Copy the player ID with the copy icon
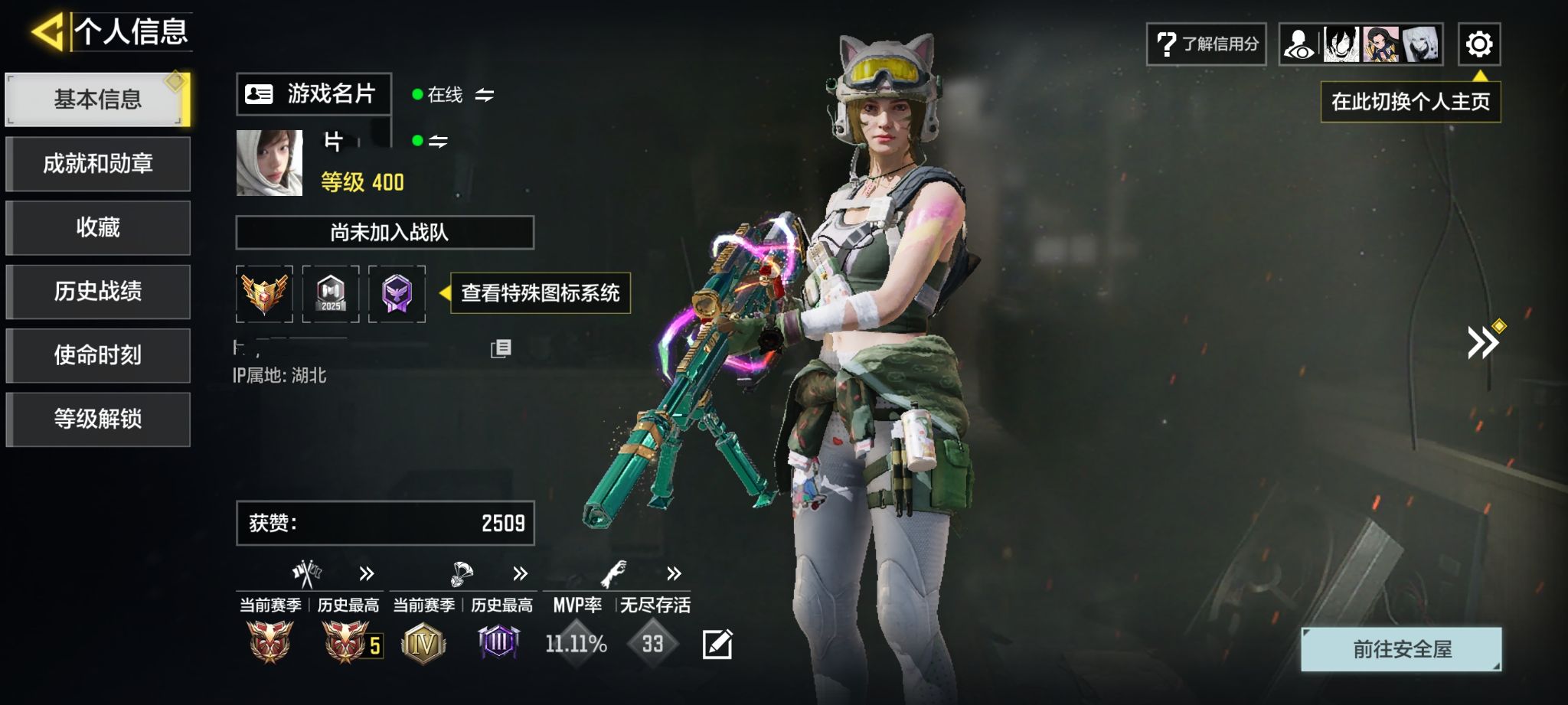This screenshot has height=705, width=1568. [501, 348]
